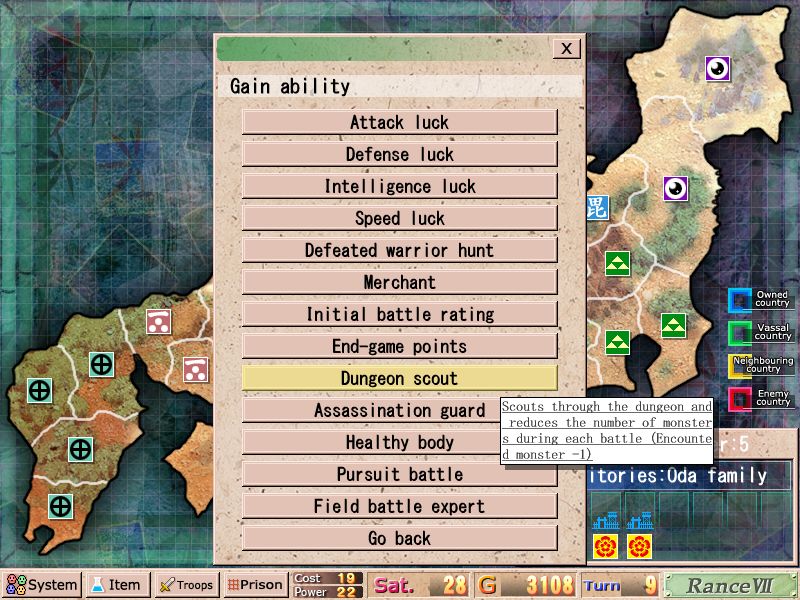Click Go back to leave ability list

(x=399, y=538)
